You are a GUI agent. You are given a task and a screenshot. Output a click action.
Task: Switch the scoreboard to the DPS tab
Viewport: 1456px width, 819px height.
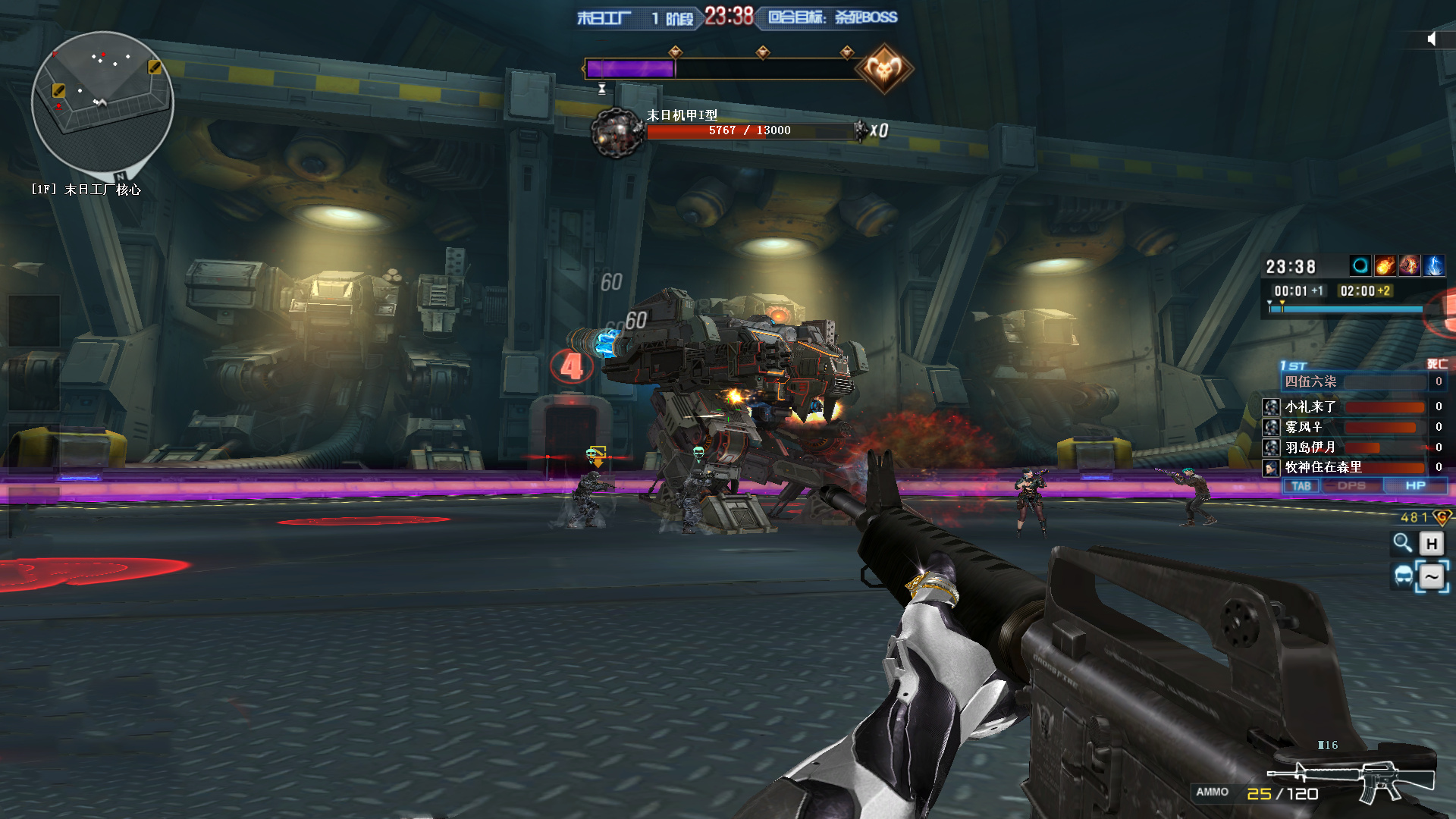pyautogui.click(x=1351, y=486)
